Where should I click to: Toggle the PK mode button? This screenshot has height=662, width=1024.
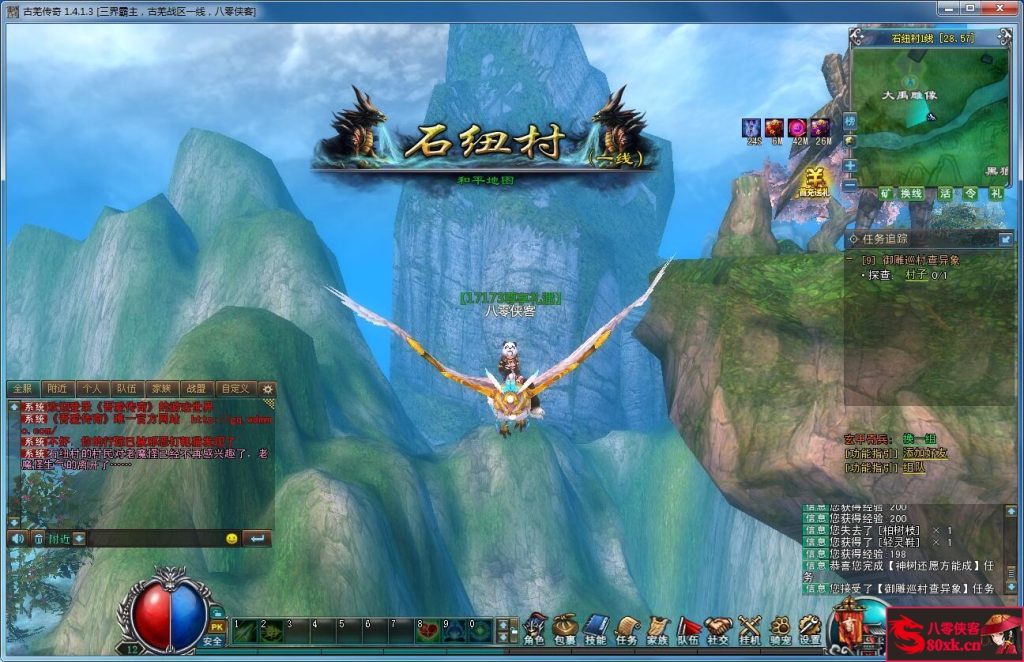216,626
